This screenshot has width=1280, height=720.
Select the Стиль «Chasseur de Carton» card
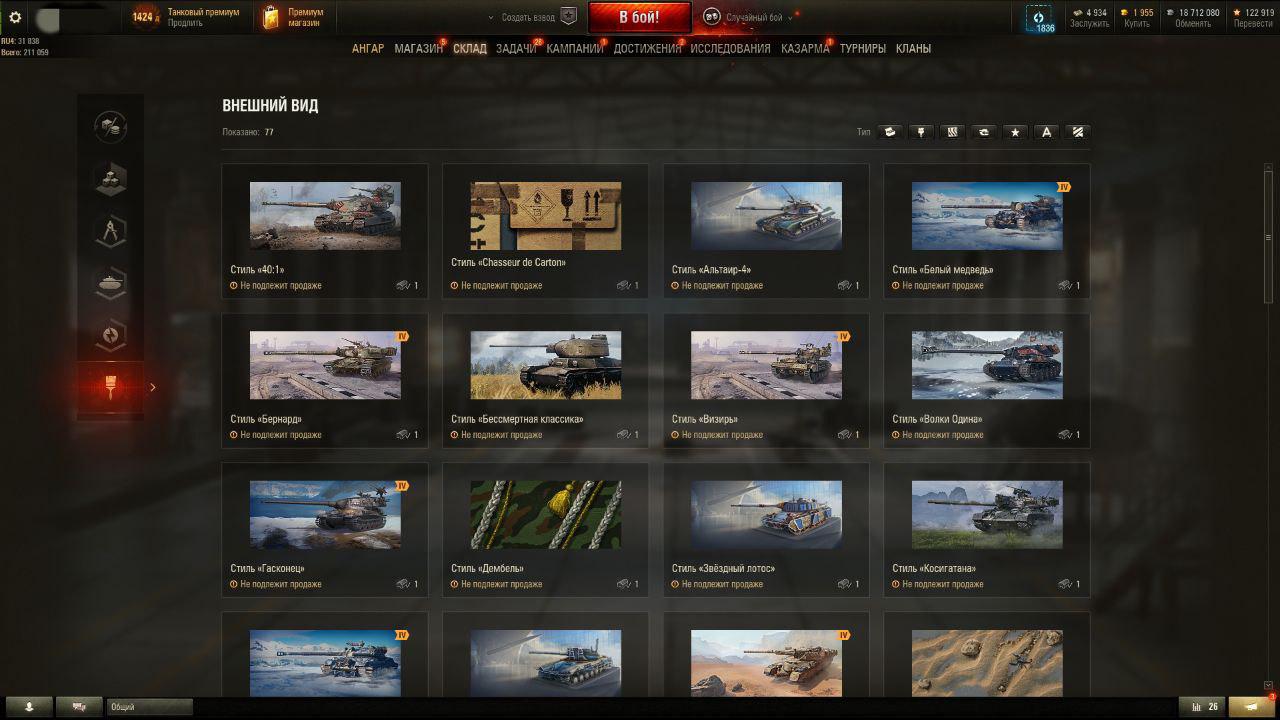point(545,230)
